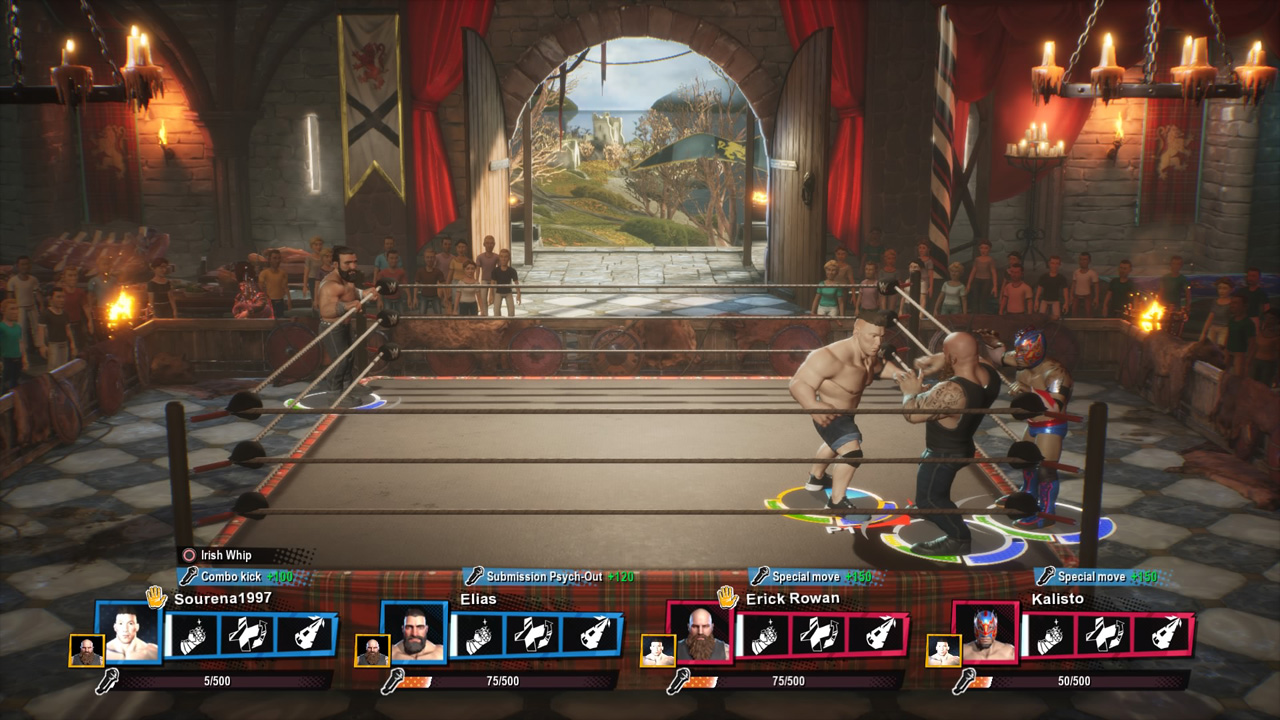Image resolution: width=1280 pixels, height=720 pixels.
Task: Select Erick Rowan's flexing arm power-up
Action: [820, 635]
